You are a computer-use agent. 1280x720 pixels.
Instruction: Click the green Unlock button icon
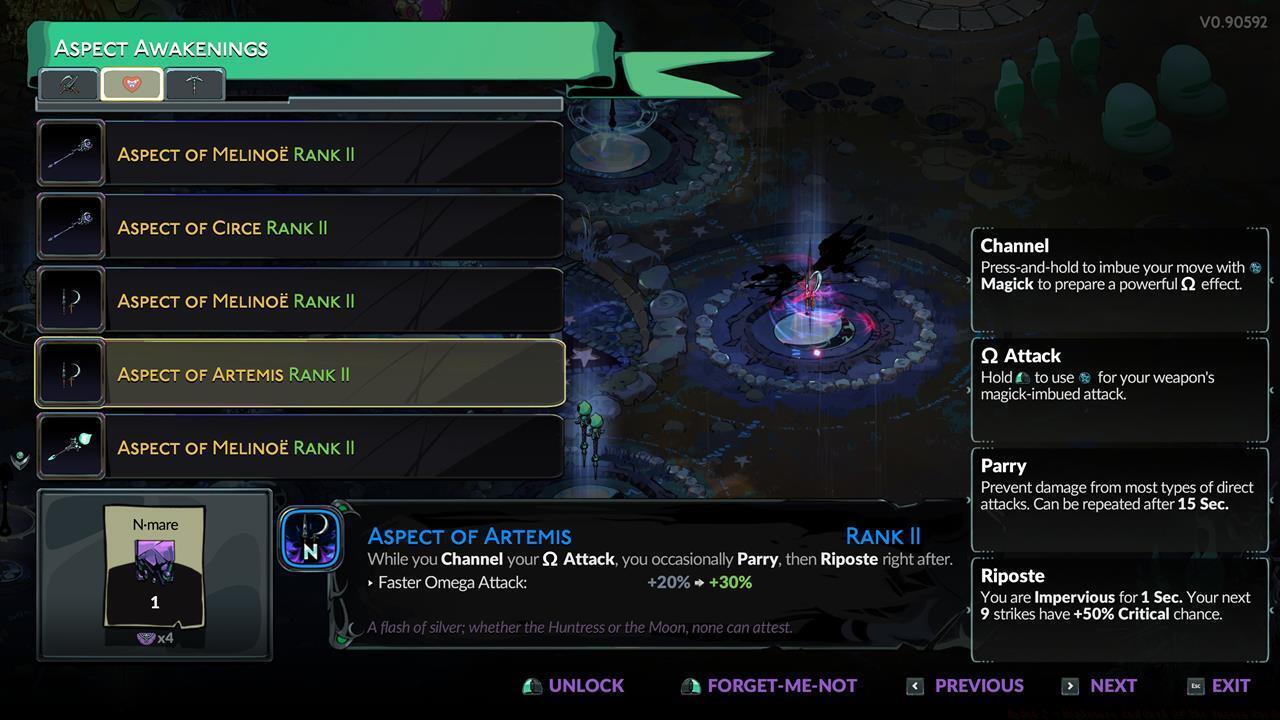[x=531, y=685]
